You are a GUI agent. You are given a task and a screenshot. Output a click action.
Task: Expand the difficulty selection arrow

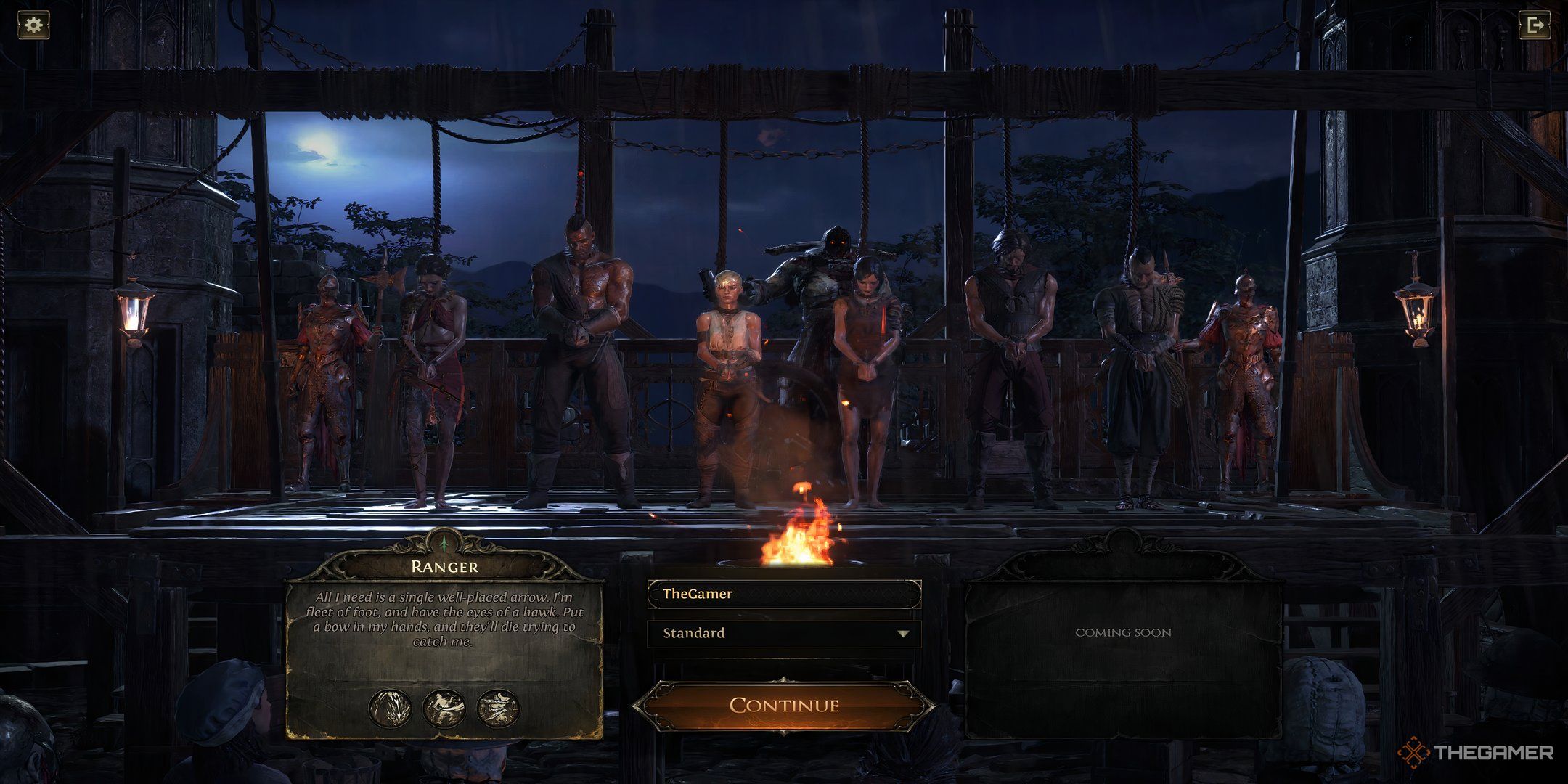(x=902, y=633)
